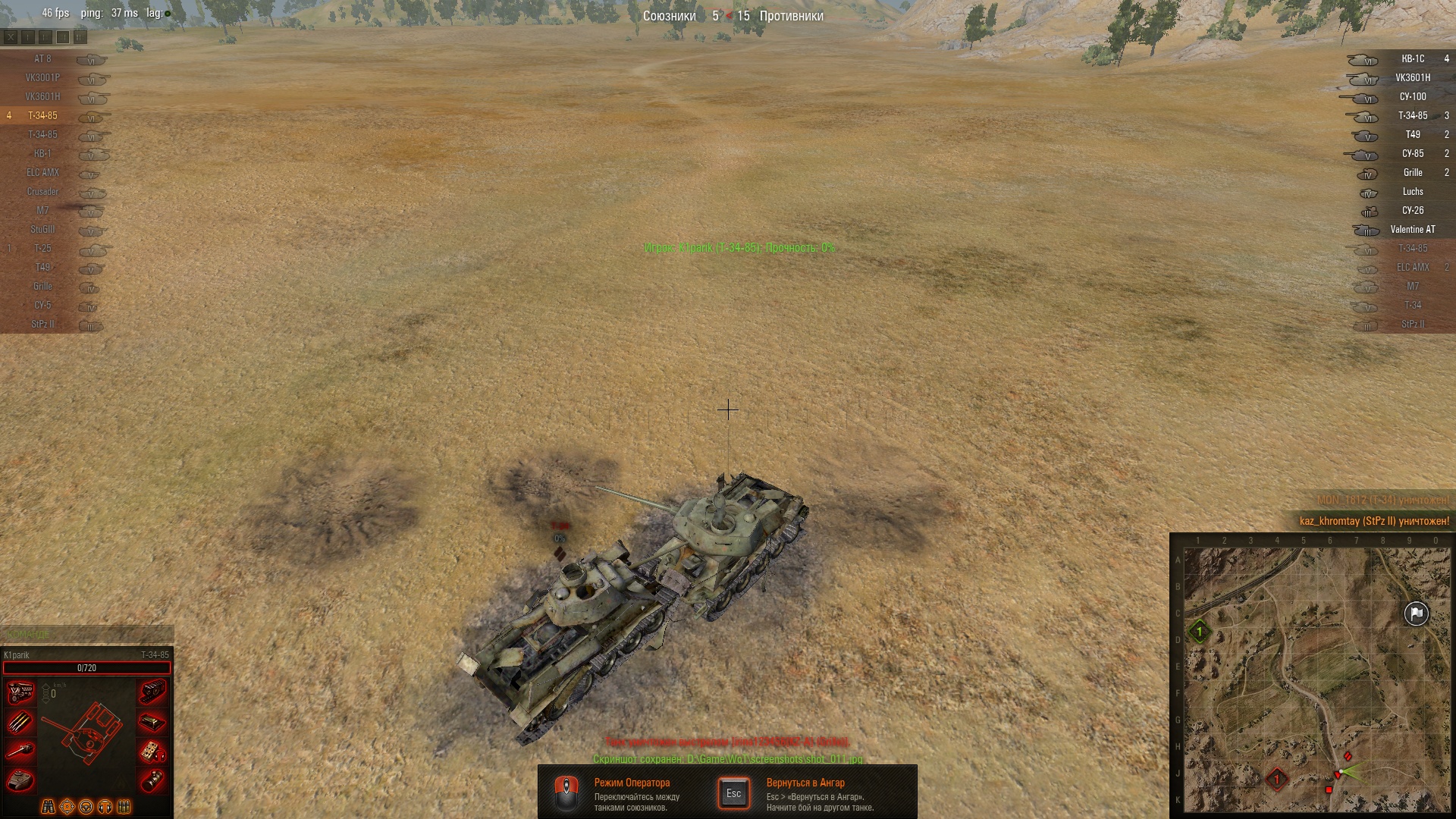
Task: Click enemy KB-1C in the enemy list
Action: pos(1412,59)
